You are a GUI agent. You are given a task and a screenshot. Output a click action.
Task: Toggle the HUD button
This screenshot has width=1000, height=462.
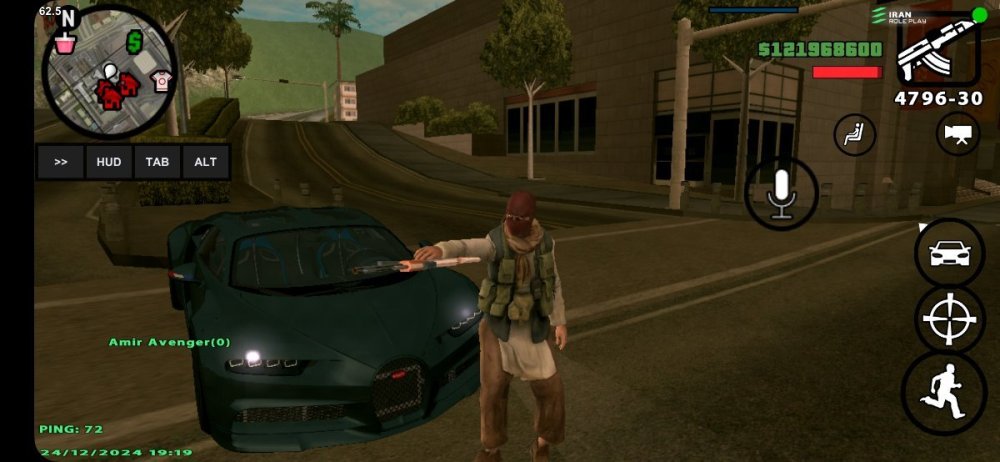click(109, 162)
